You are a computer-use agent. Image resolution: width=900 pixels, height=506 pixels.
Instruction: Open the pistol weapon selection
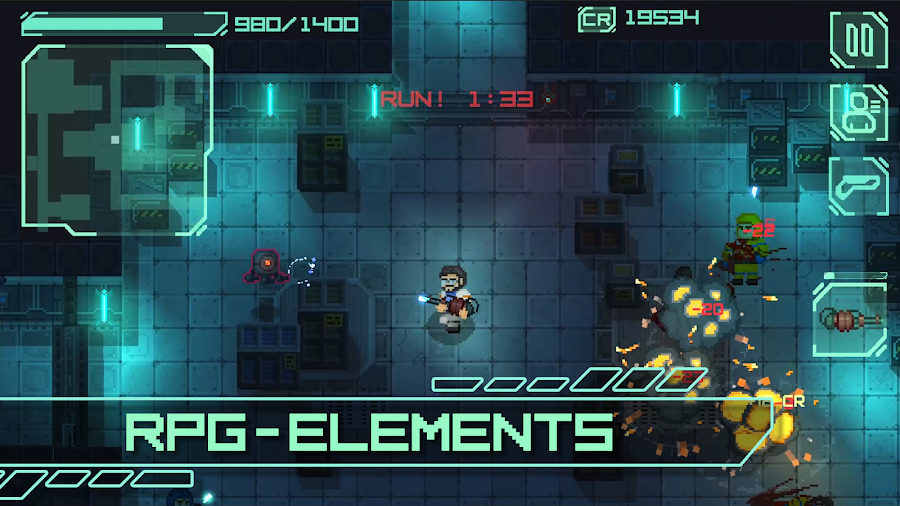[x=858, y=185]
